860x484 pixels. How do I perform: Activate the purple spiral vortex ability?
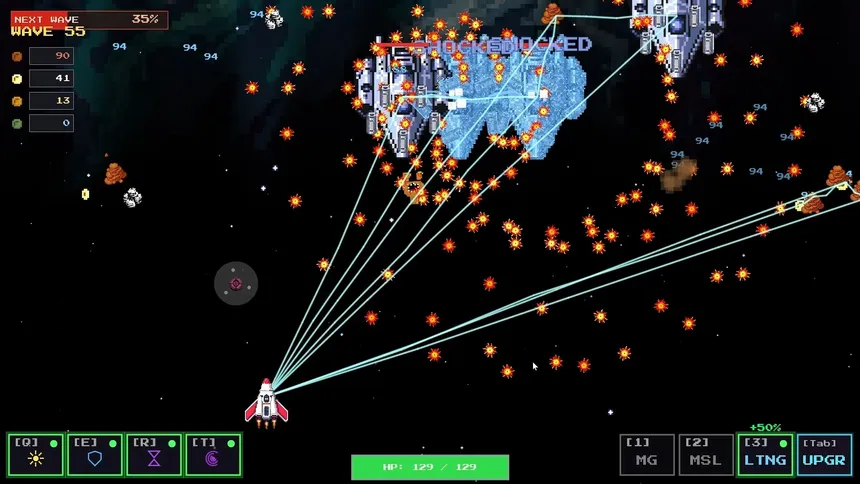click(x=213, y=455)
